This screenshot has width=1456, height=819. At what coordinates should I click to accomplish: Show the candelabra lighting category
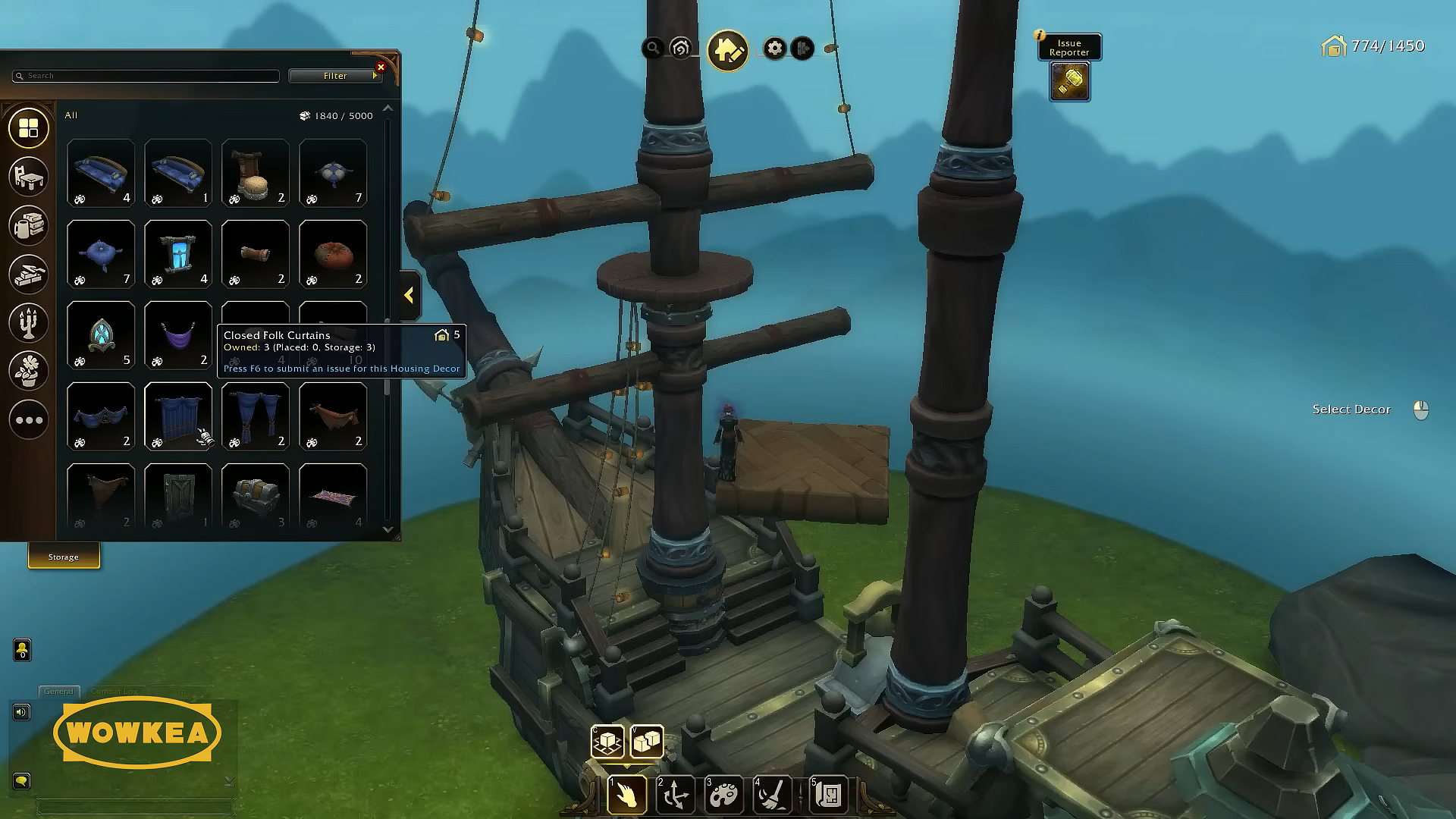(x=29, y=322)
